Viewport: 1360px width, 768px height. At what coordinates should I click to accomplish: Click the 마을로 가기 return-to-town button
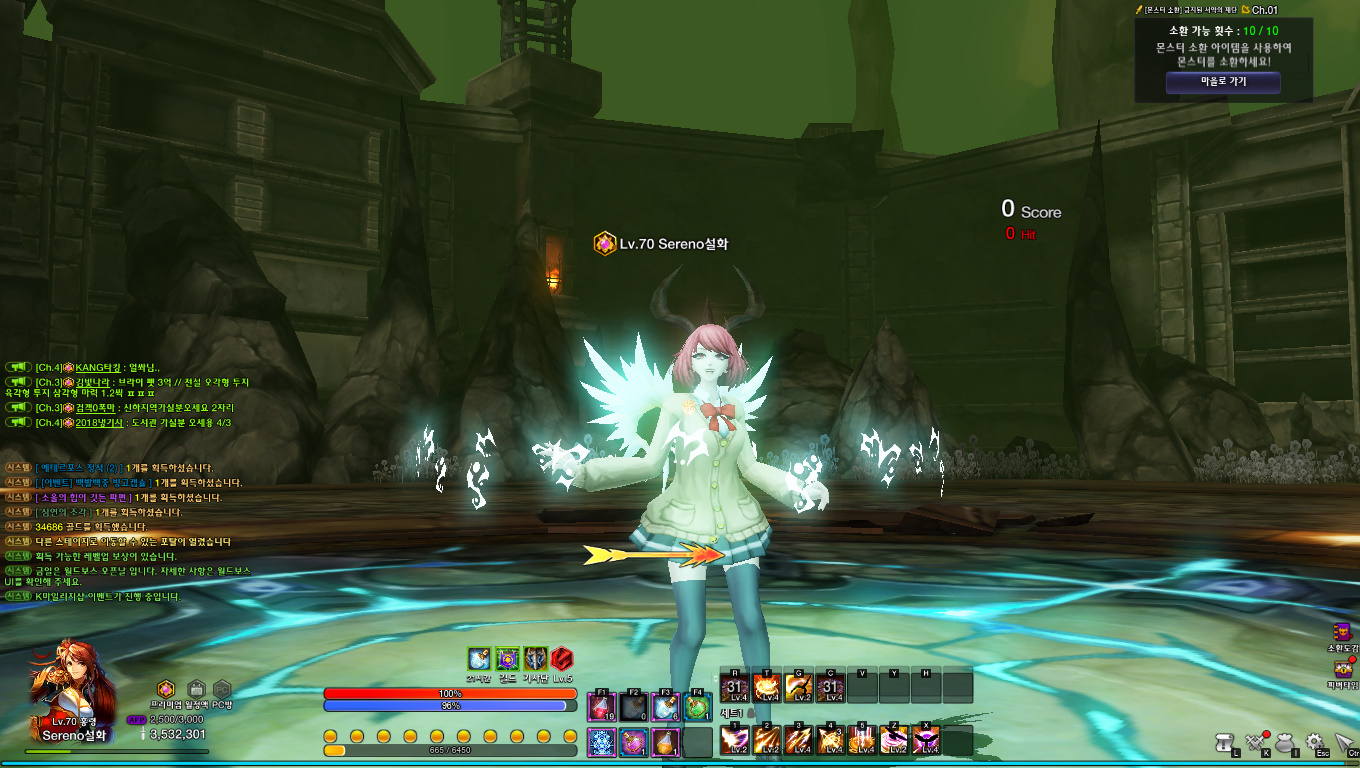[1223, 82]
